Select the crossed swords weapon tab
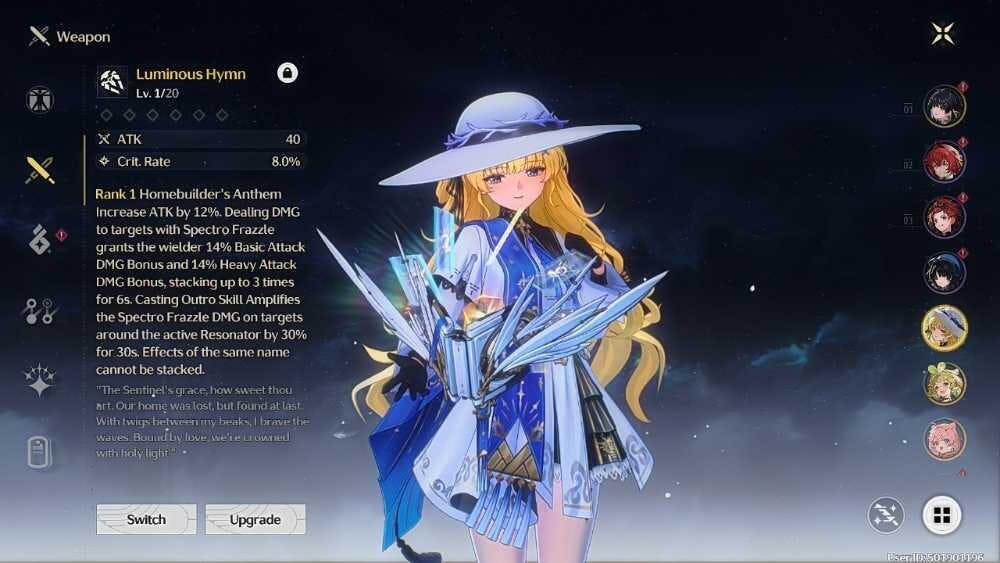 pos(40,169)
